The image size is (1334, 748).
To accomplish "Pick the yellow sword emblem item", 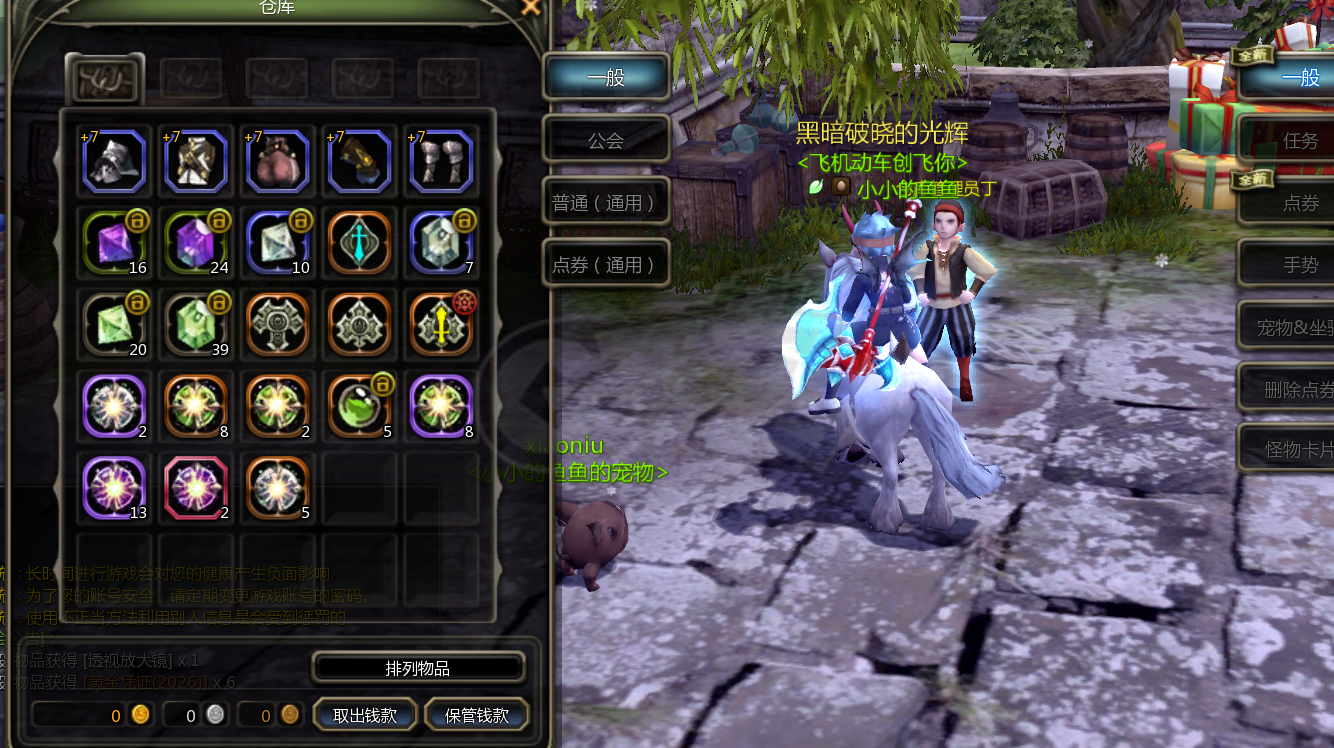I will click(x=441, y=325).
